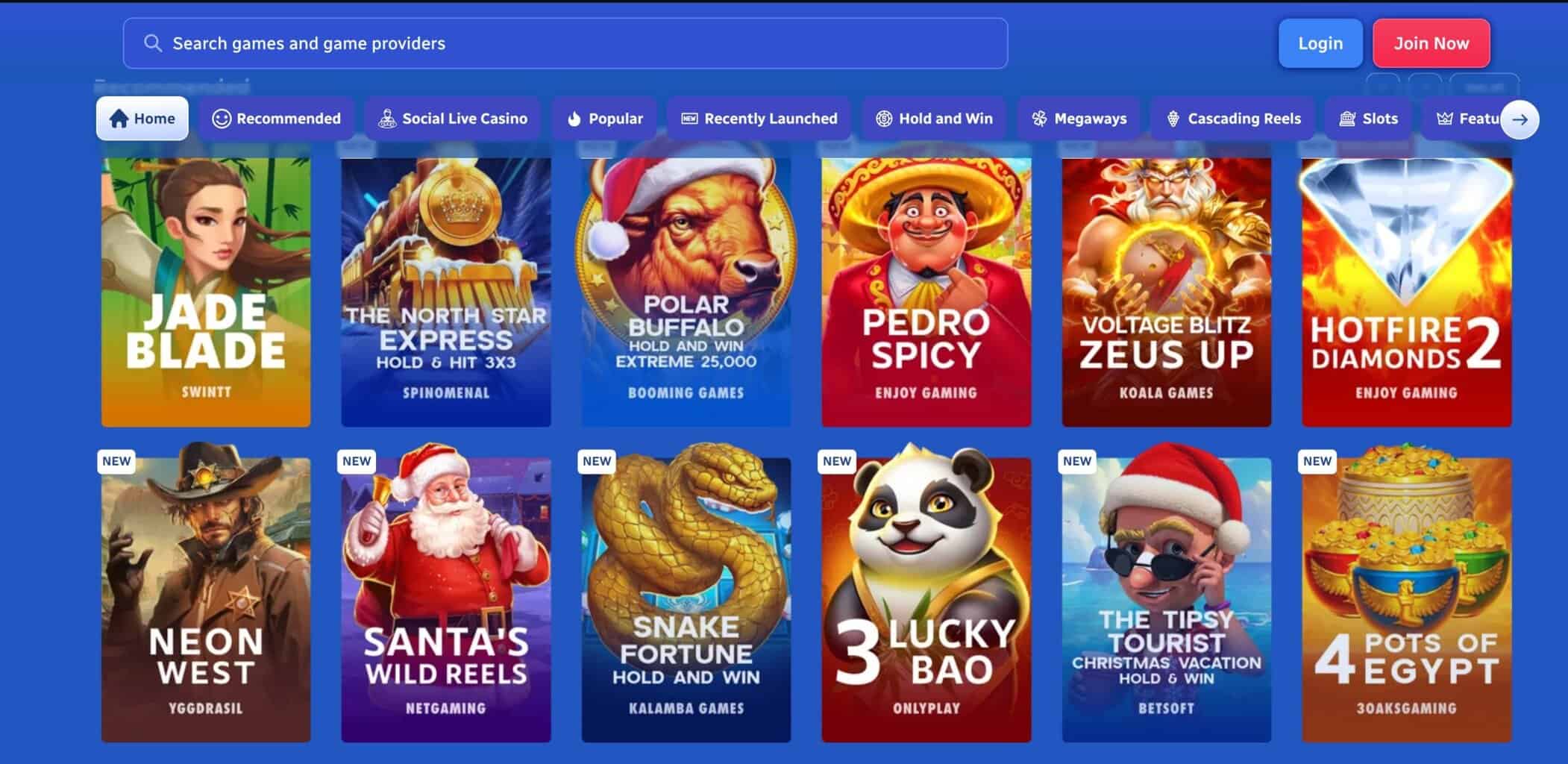Click the Slots machine icon
This screenshot has height=764, width=1568.
1346,118
